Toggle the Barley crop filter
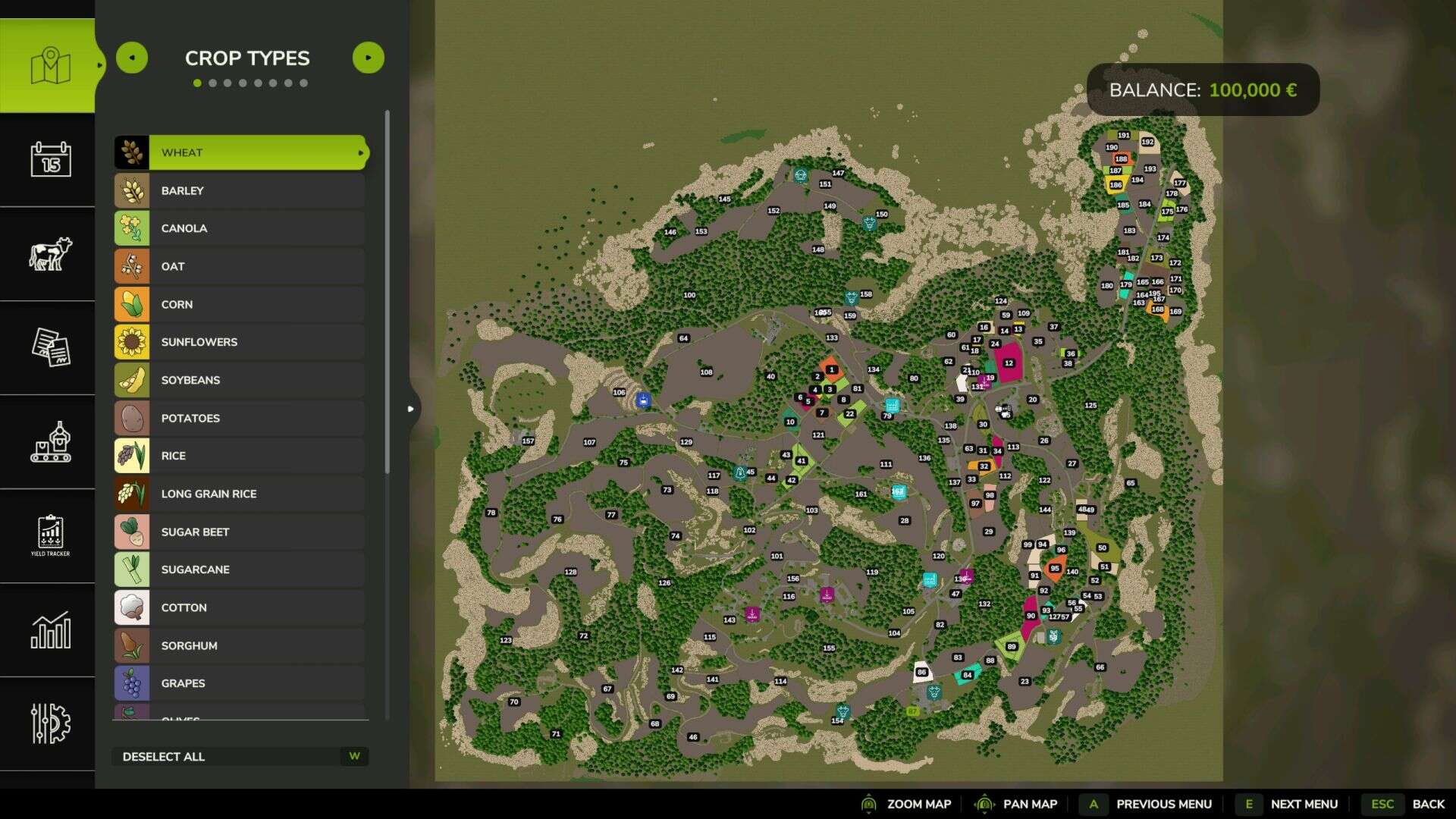The height and width of the screenshot is (819, 1456). (240, 190)
